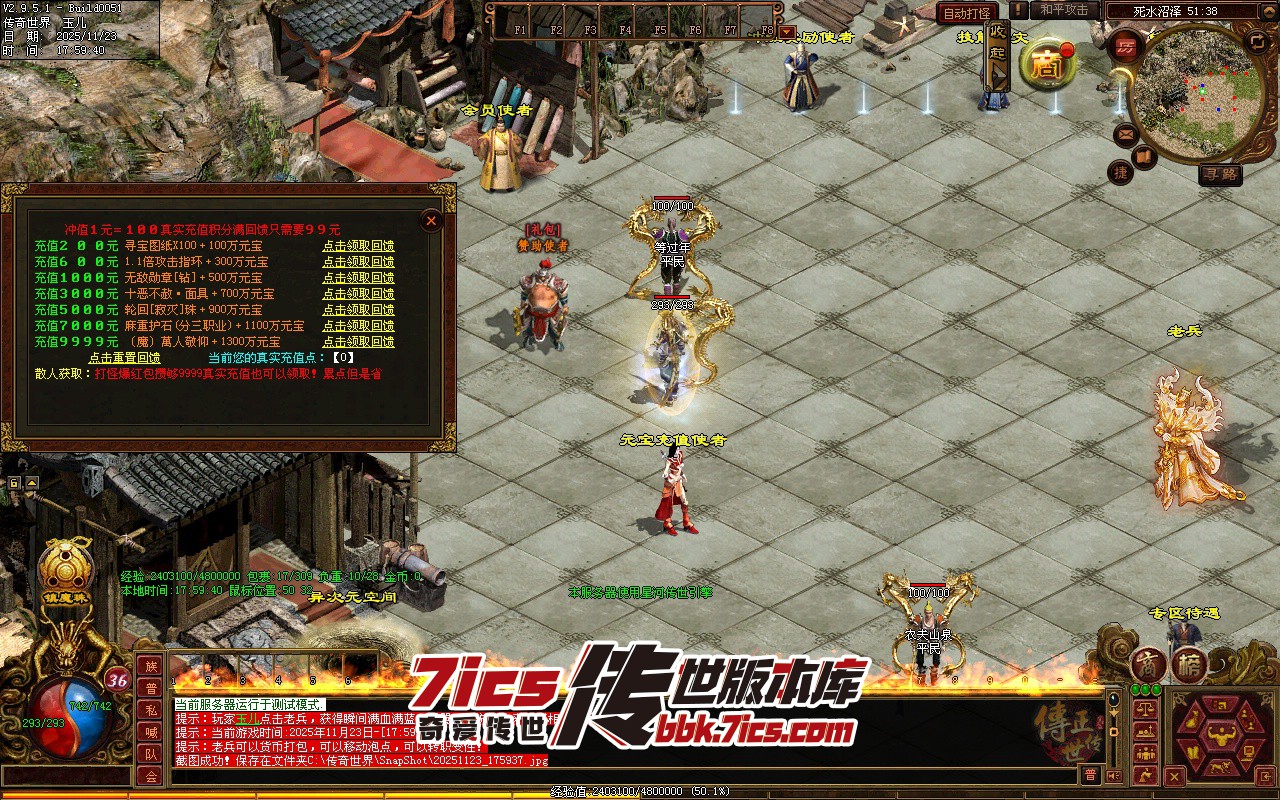Select the 队 team chat channel tab
Screen dimensions: 1280x800
150,754
